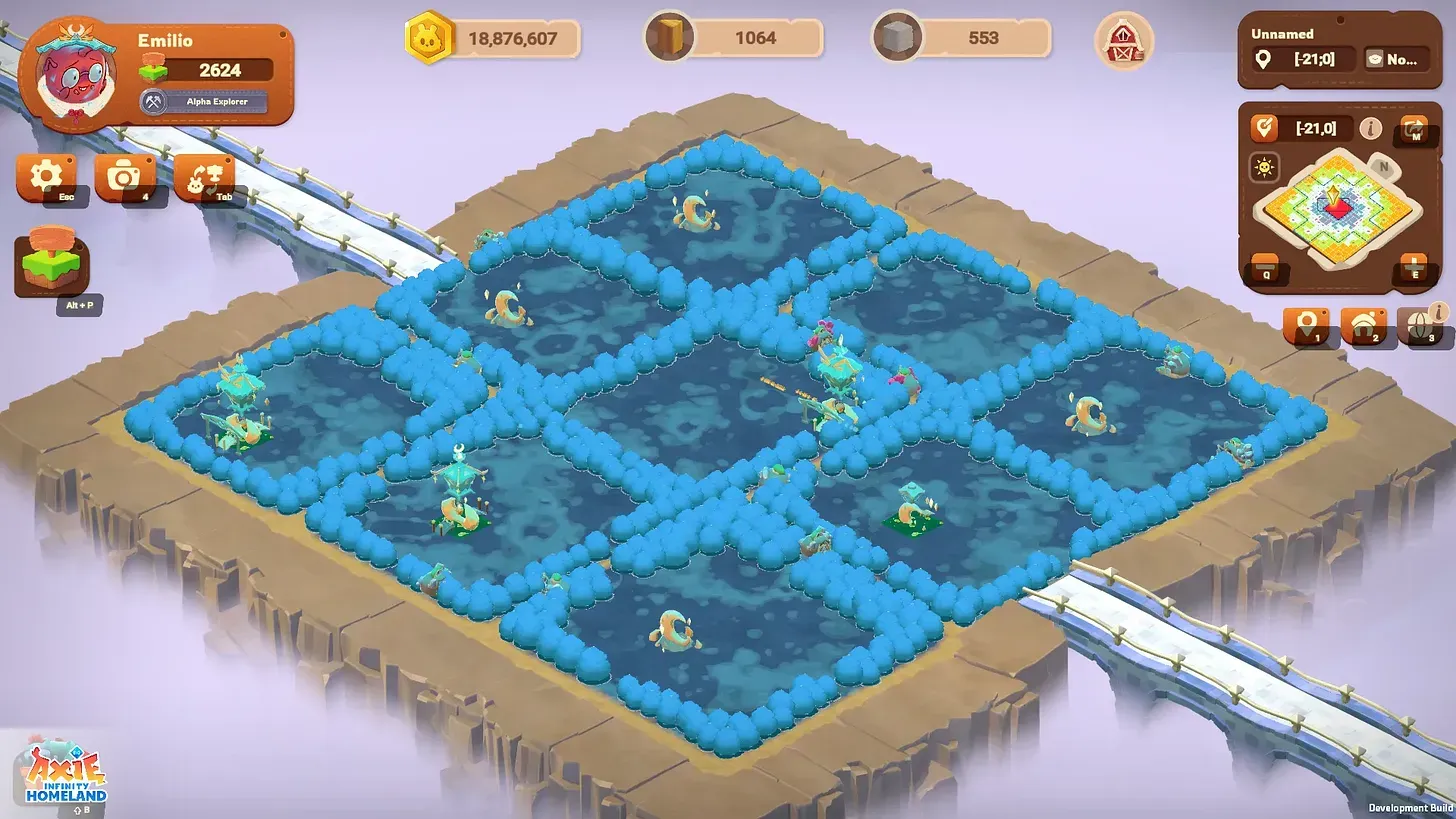Click the waypoint marker icon on the minimap panel

[1264, 127]
